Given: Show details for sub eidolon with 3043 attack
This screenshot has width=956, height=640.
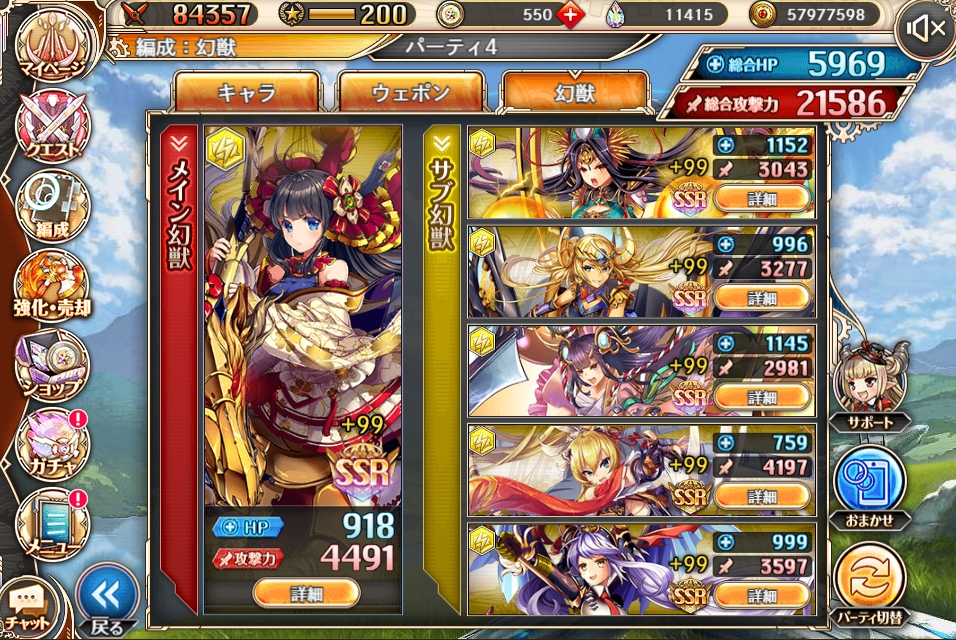Looking at the screenshot, I should point(761,199).
